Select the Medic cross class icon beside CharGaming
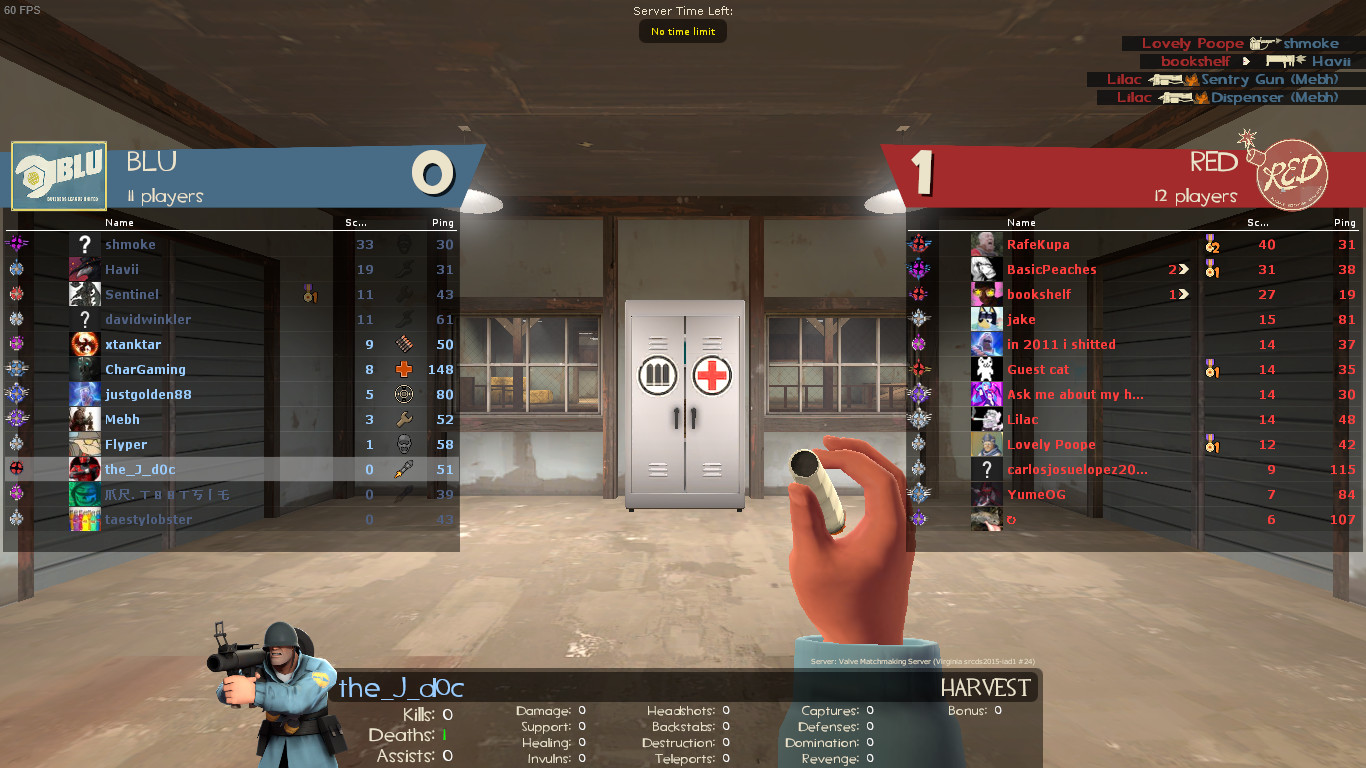 click(404, 368)
